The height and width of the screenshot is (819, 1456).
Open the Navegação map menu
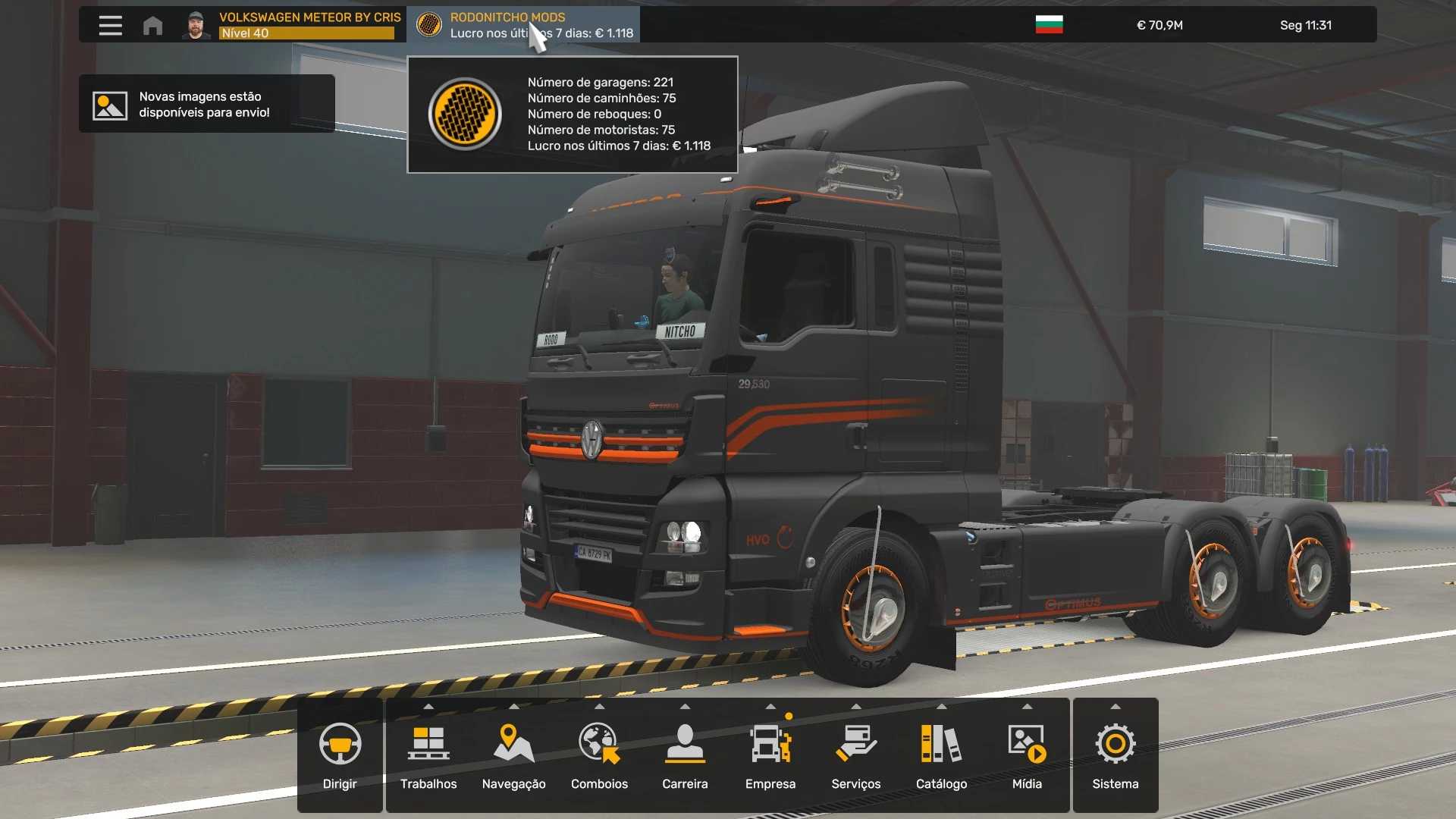(x=513, y=755)
